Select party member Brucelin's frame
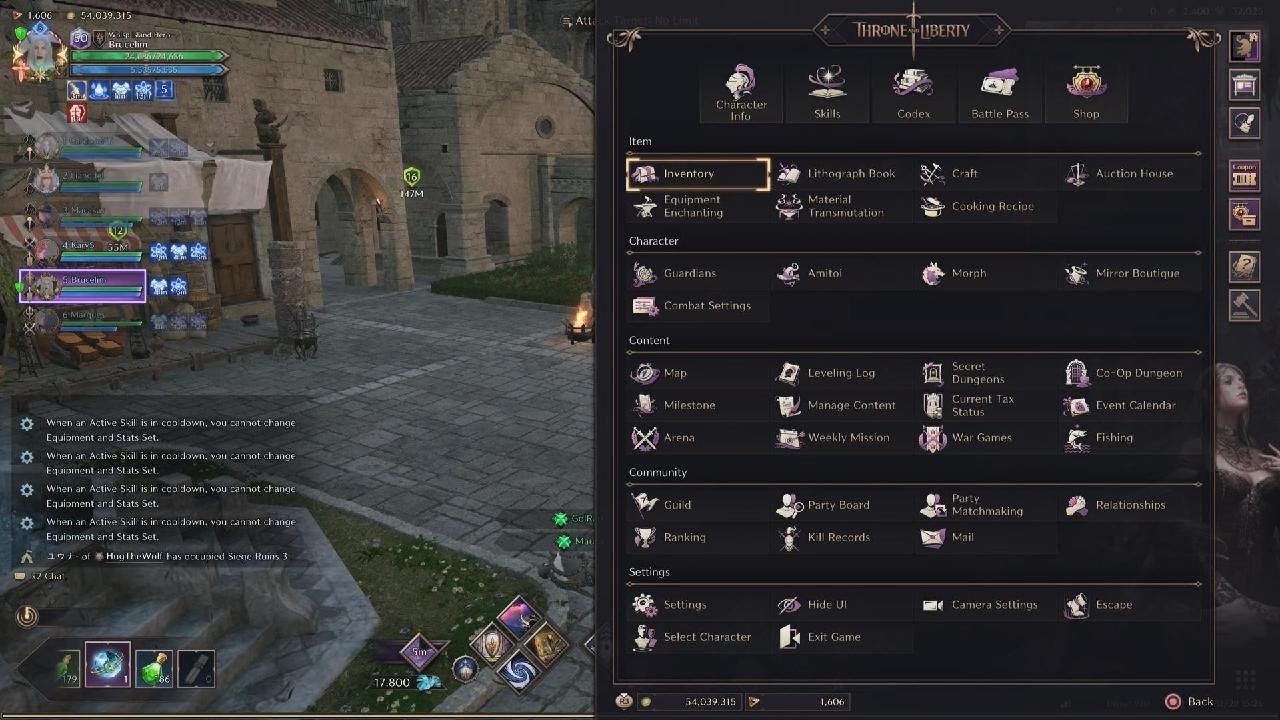 click(83, 286)
